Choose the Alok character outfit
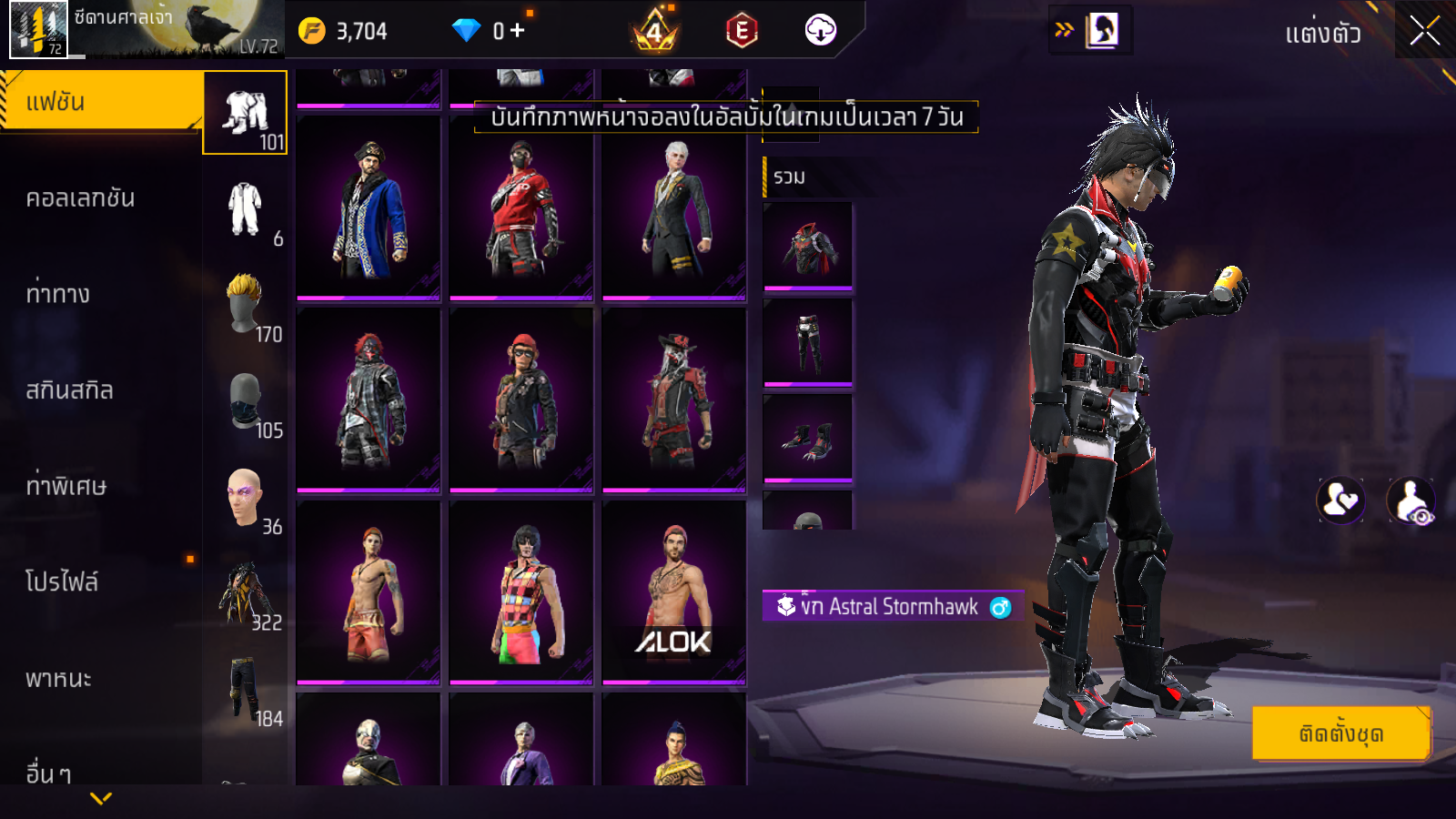The image size is (1456, 819). tap(673, 591)
